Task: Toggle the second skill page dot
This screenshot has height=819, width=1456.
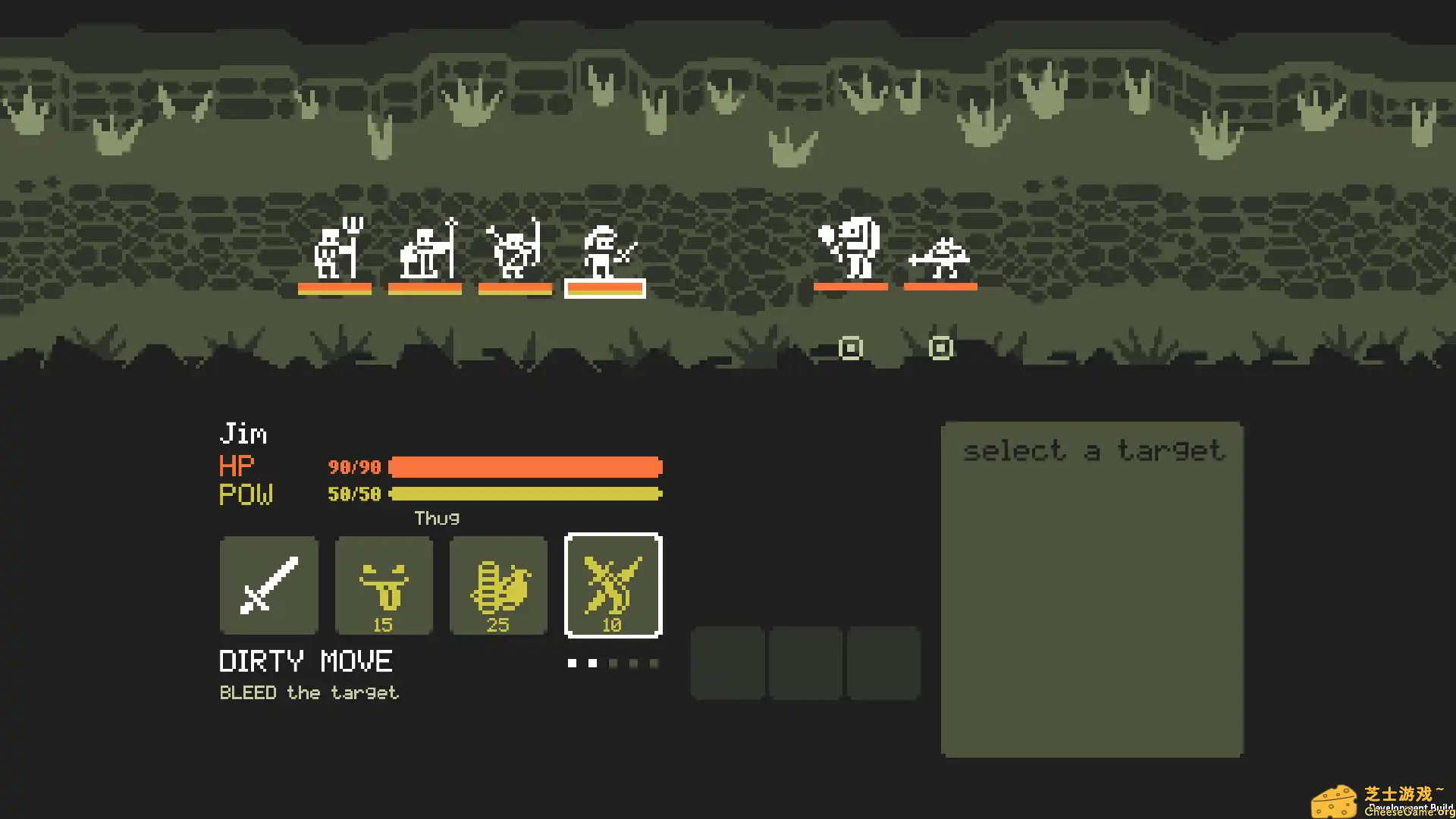Action: 591,663
